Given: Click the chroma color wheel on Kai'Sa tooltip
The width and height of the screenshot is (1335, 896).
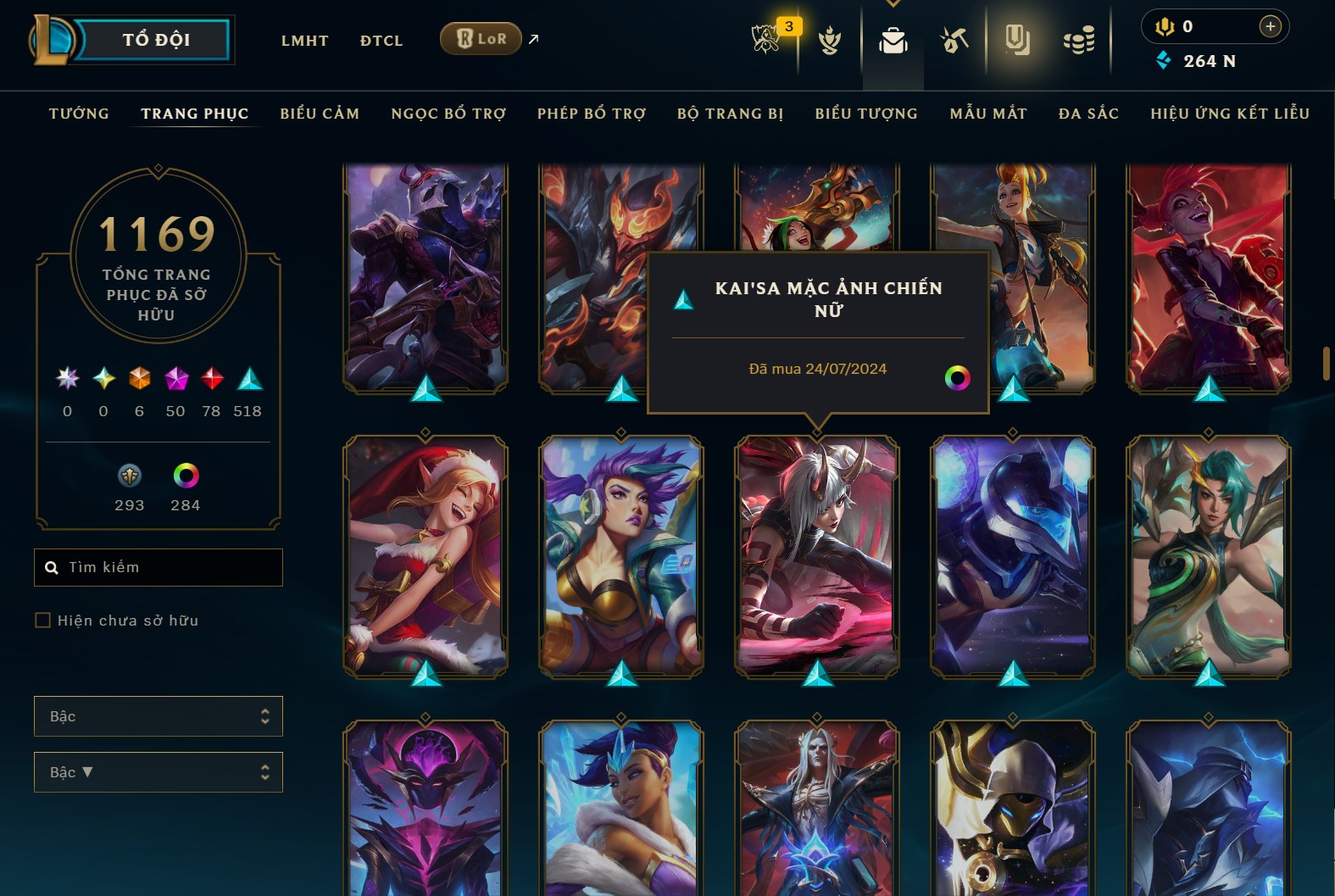Looking at the screenshot, I should pyautogui.click(x=959, y=379).
